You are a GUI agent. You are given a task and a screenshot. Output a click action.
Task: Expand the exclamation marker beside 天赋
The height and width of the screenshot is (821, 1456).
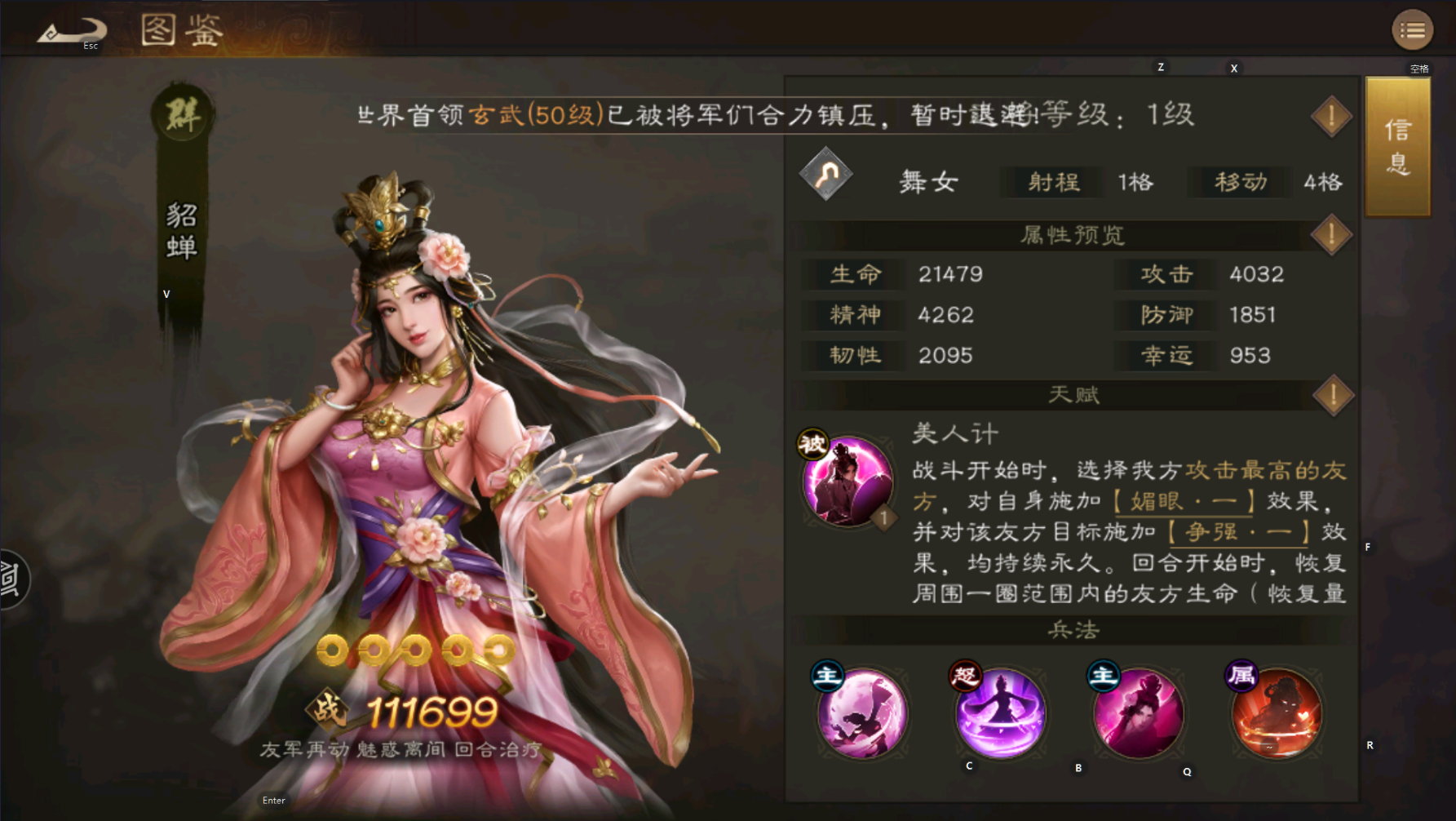(1332, 395)
